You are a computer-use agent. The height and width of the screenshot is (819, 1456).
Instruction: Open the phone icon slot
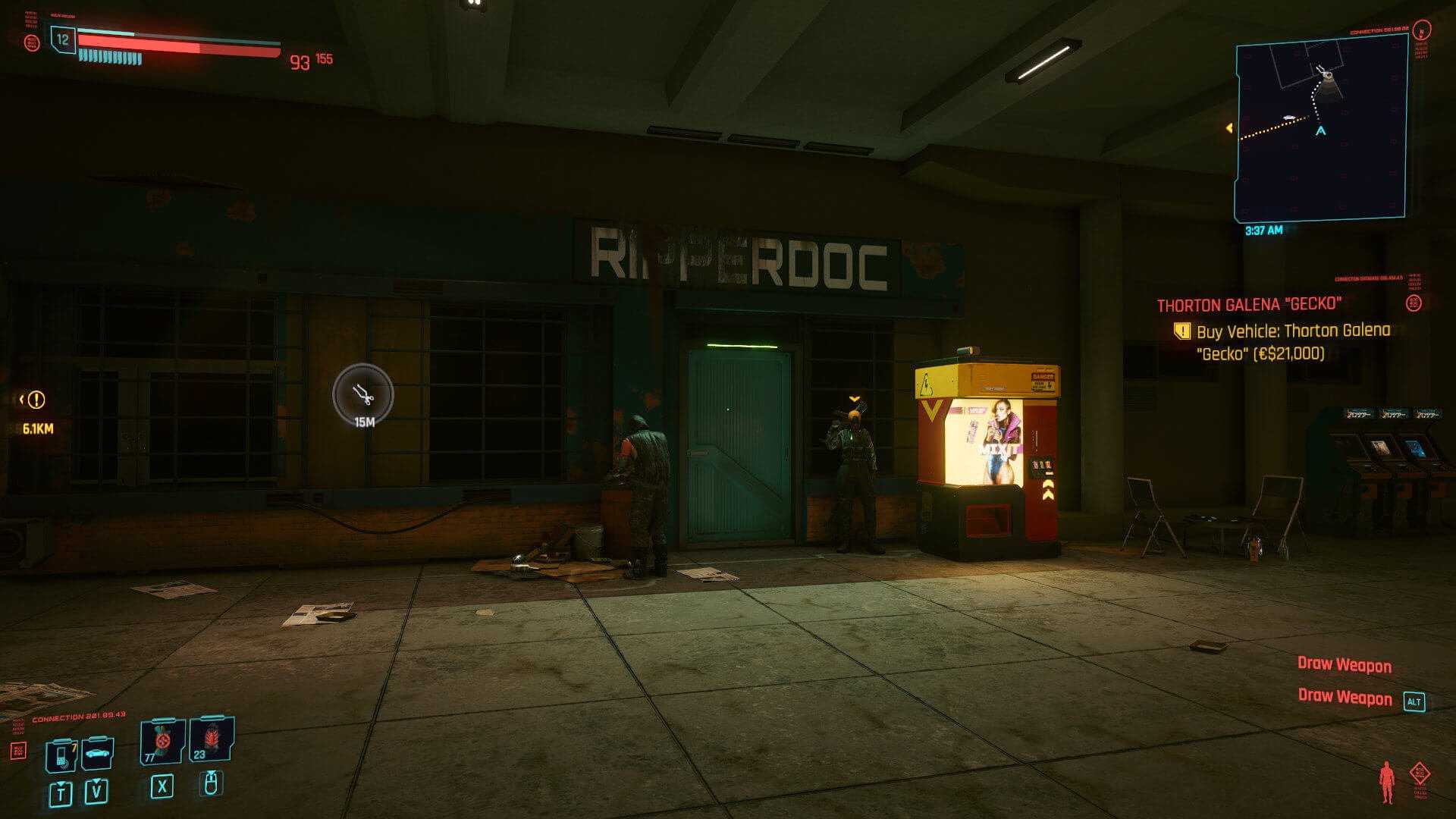click(61, 755)
